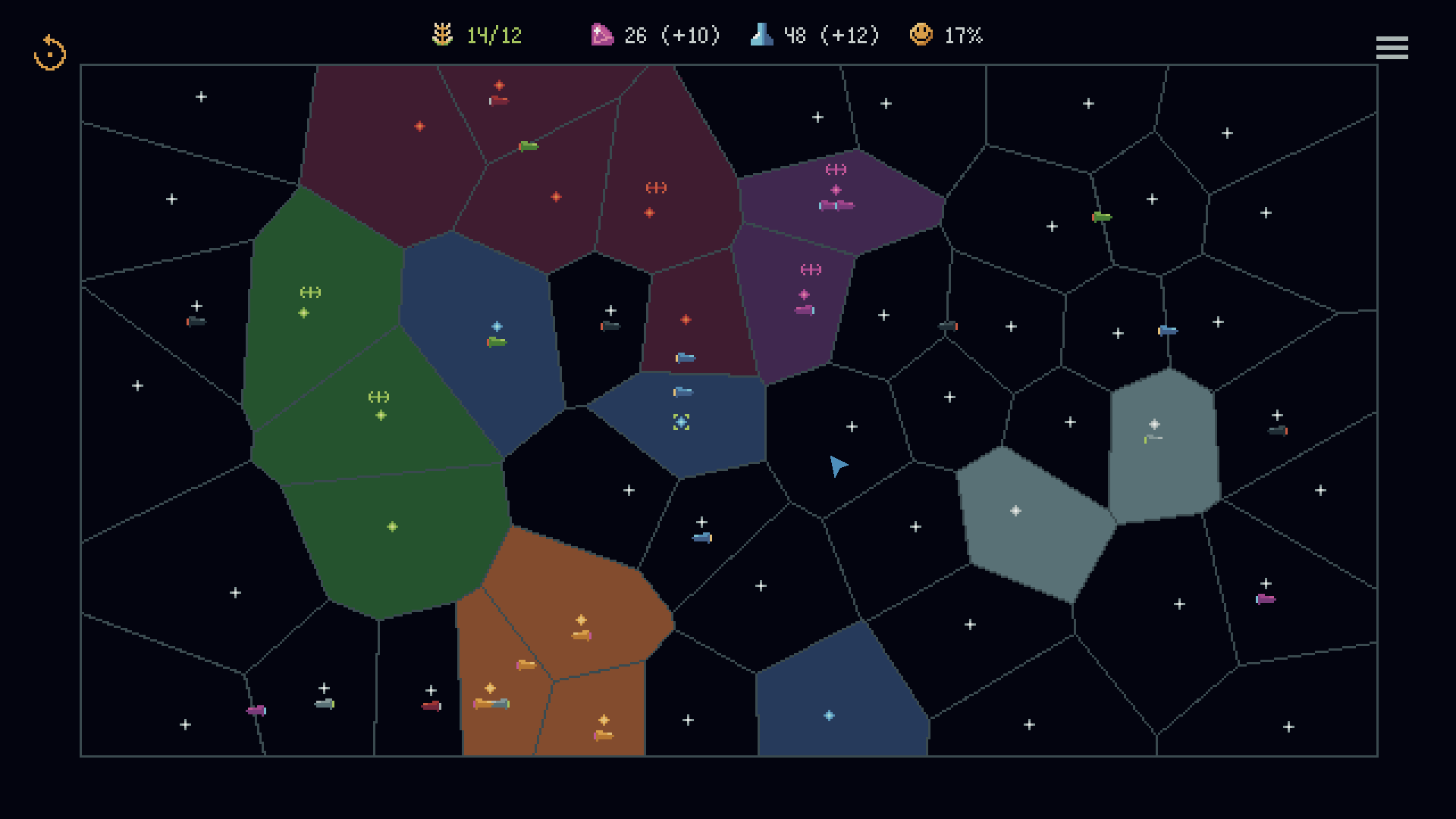Click the pink gem resource icon
Screen dimensions: 1456x819
tap(601, 34)
